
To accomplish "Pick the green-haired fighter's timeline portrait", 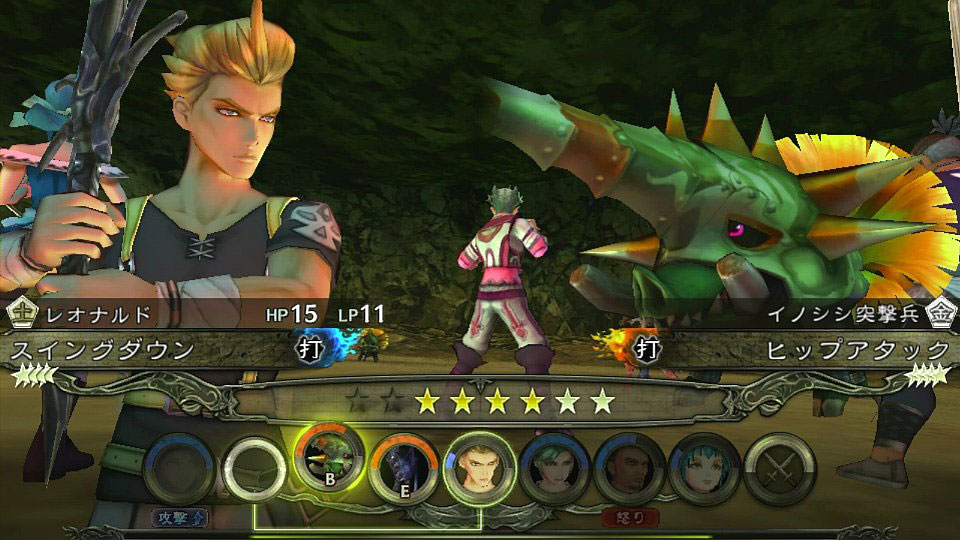I will [x=555, y=467].
